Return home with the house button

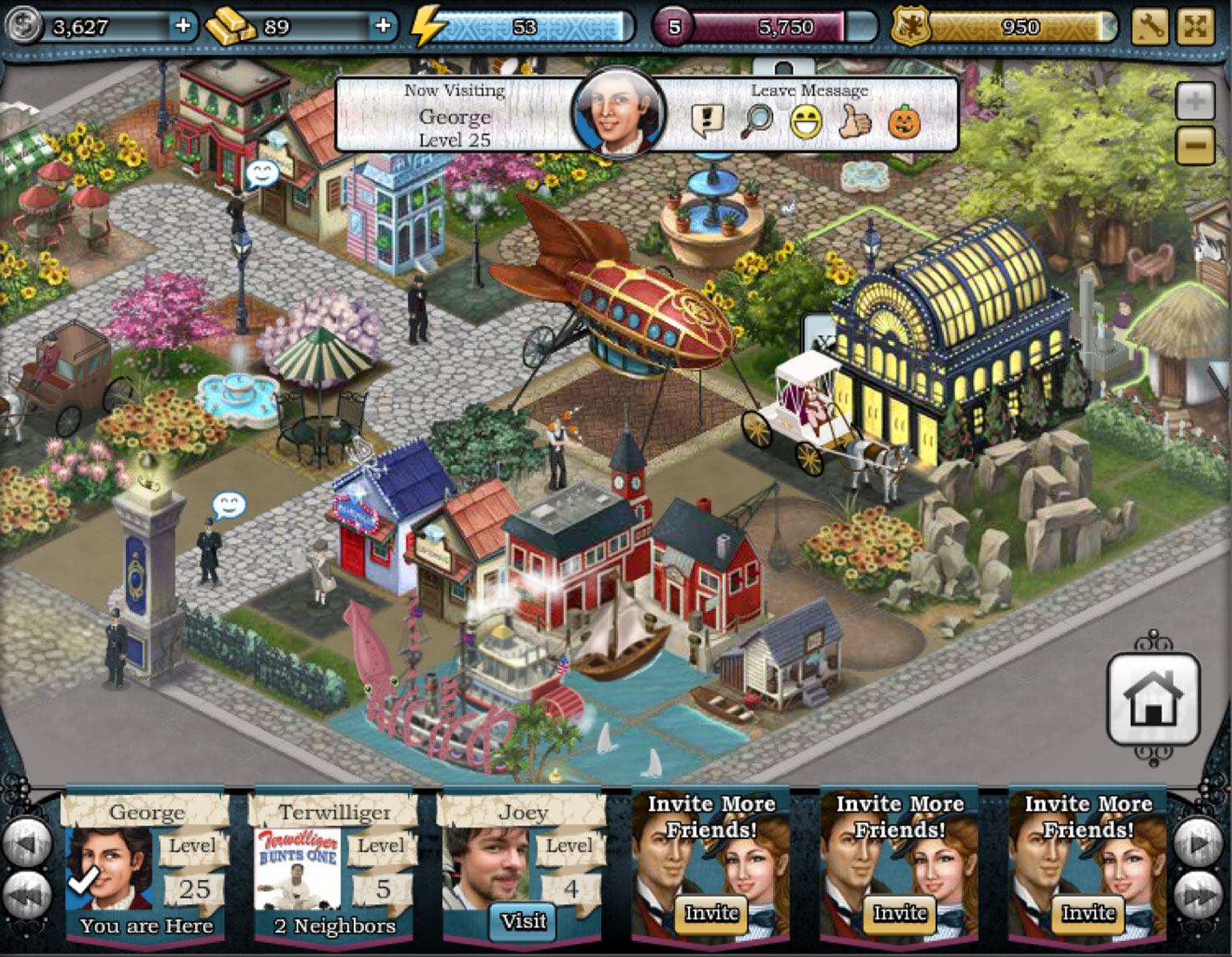tap(1153, 699)
